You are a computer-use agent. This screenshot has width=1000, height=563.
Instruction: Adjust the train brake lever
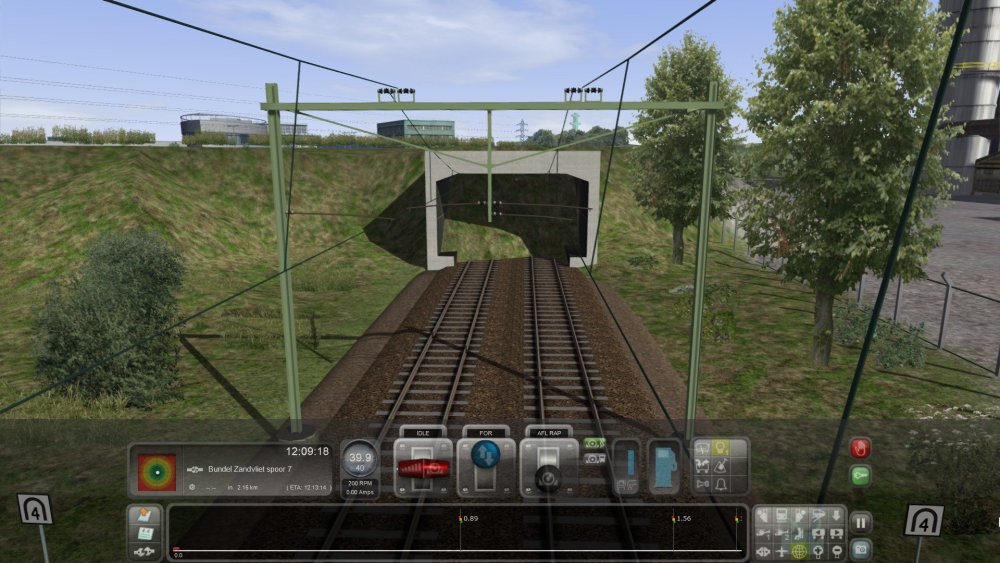tap(548, 470)
